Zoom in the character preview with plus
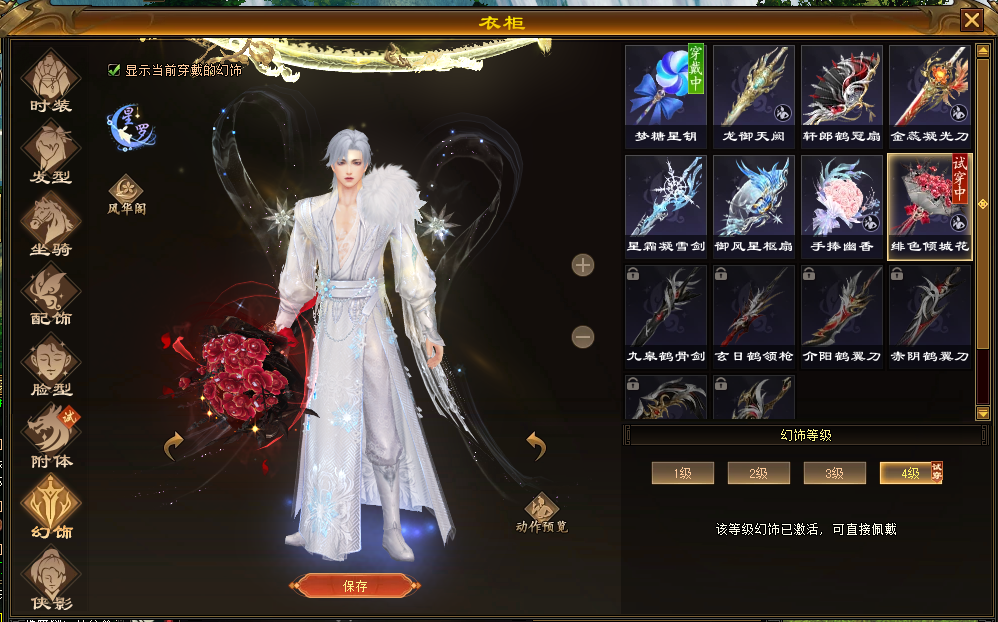The height and width of the screenshot is (622, 998). 583,265
